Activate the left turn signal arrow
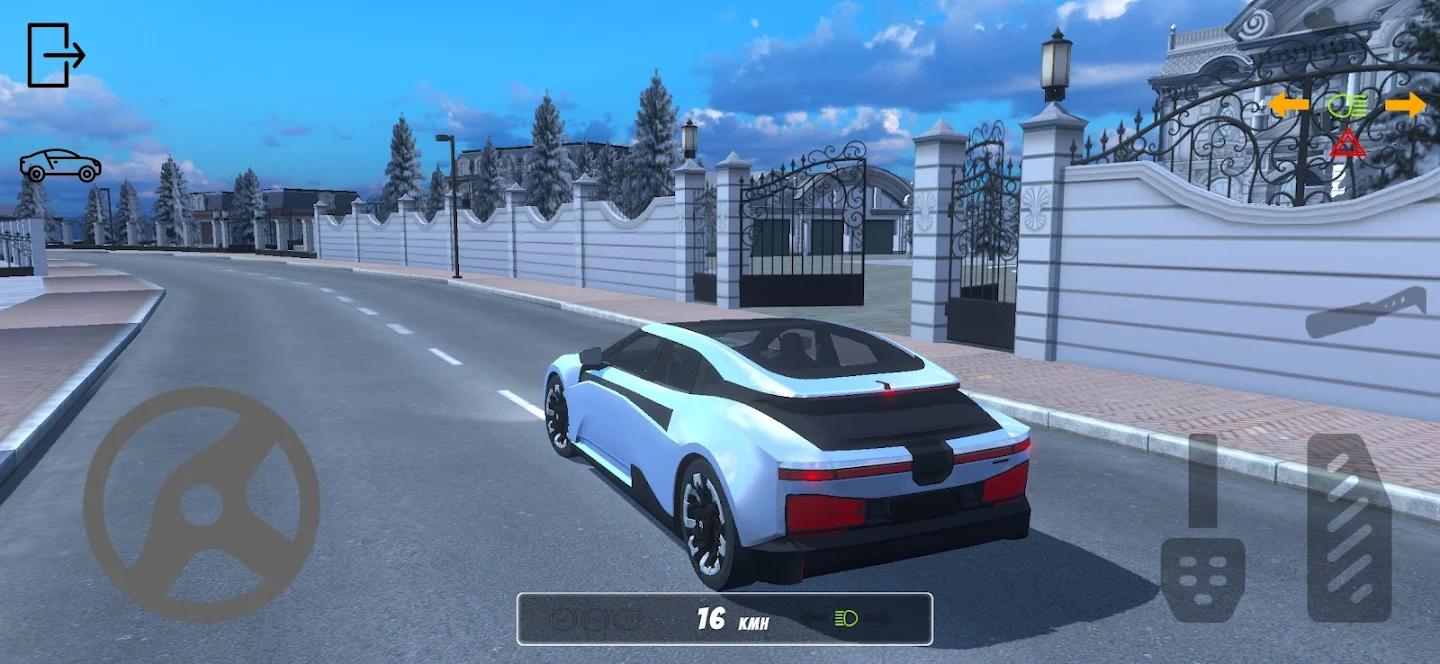Screen dimensions: 1440x664 [x=1289, y=104]
